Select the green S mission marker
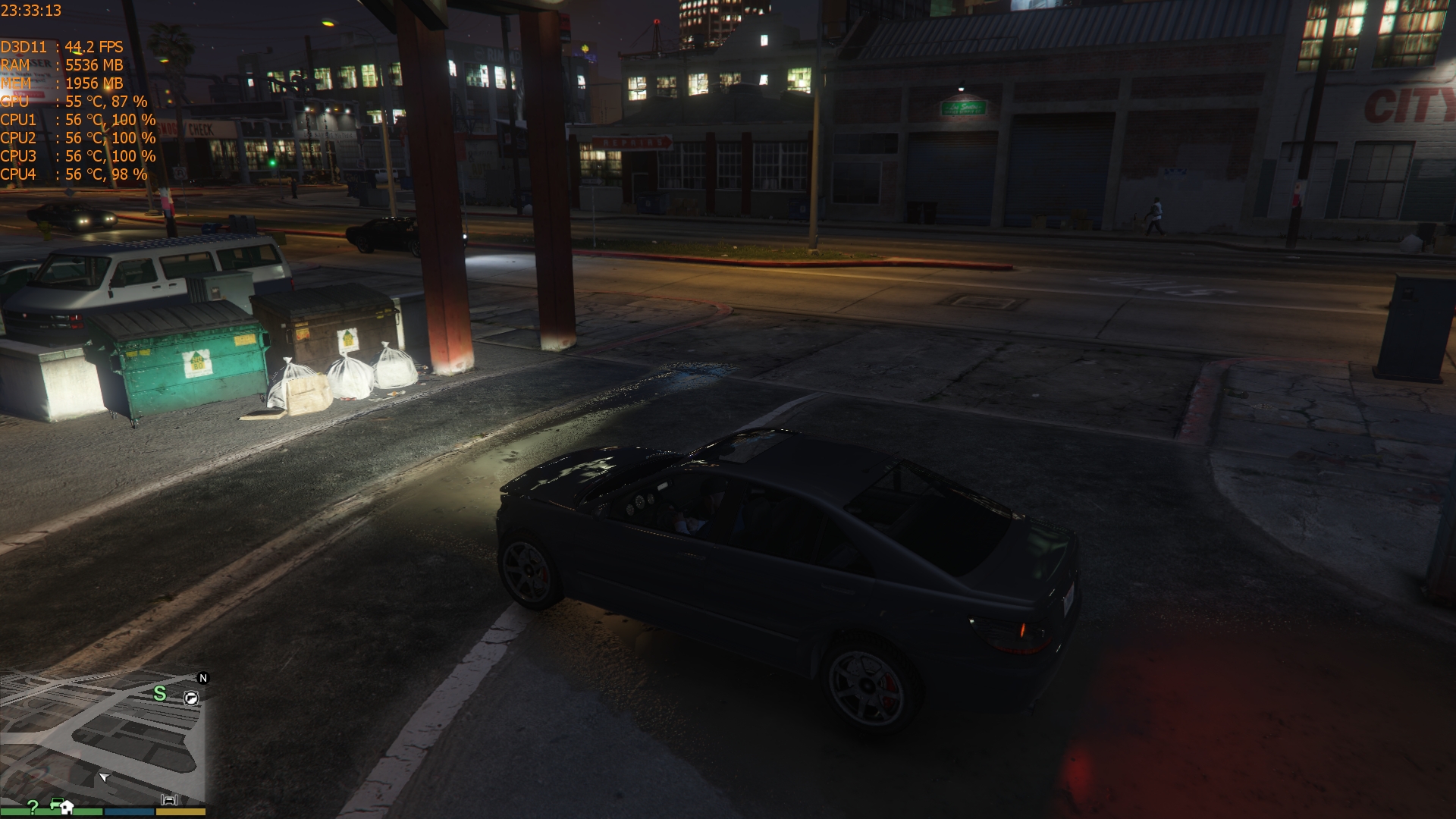The width and height of the screenshot is (1456, 819). click(159, 693)
